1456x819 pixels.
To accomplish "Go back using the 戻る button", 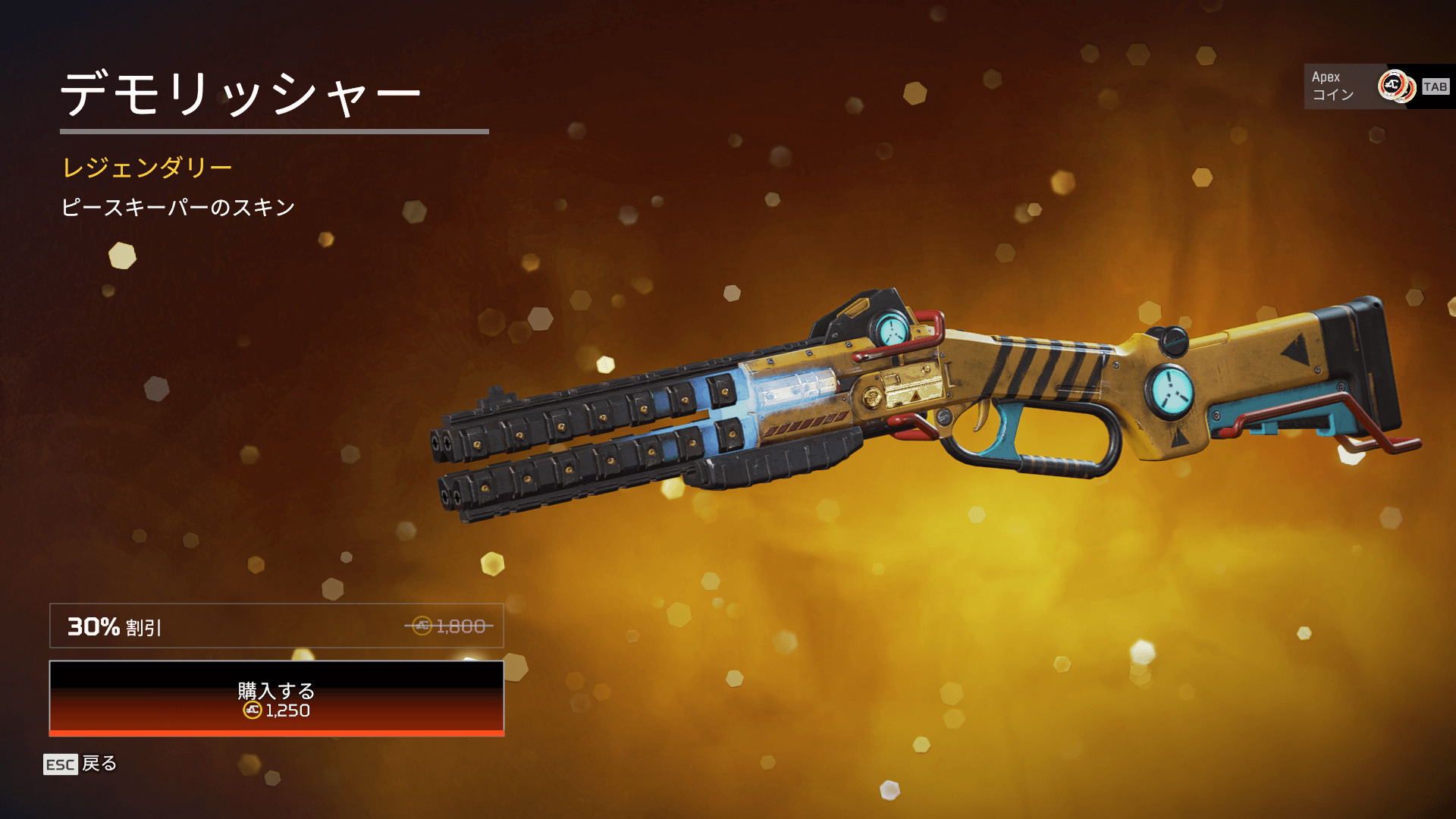I will point(80,764).
